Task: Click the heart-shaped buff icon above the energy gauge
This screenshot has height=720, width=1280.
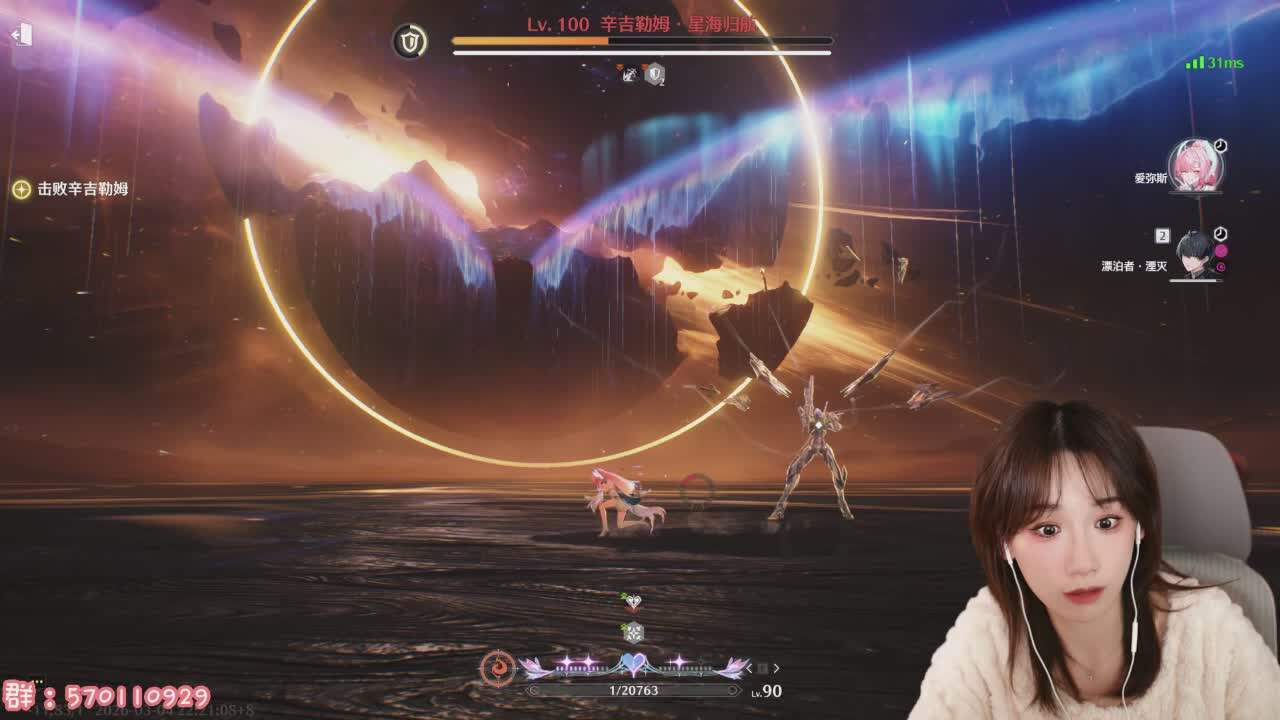Action: 632,601
